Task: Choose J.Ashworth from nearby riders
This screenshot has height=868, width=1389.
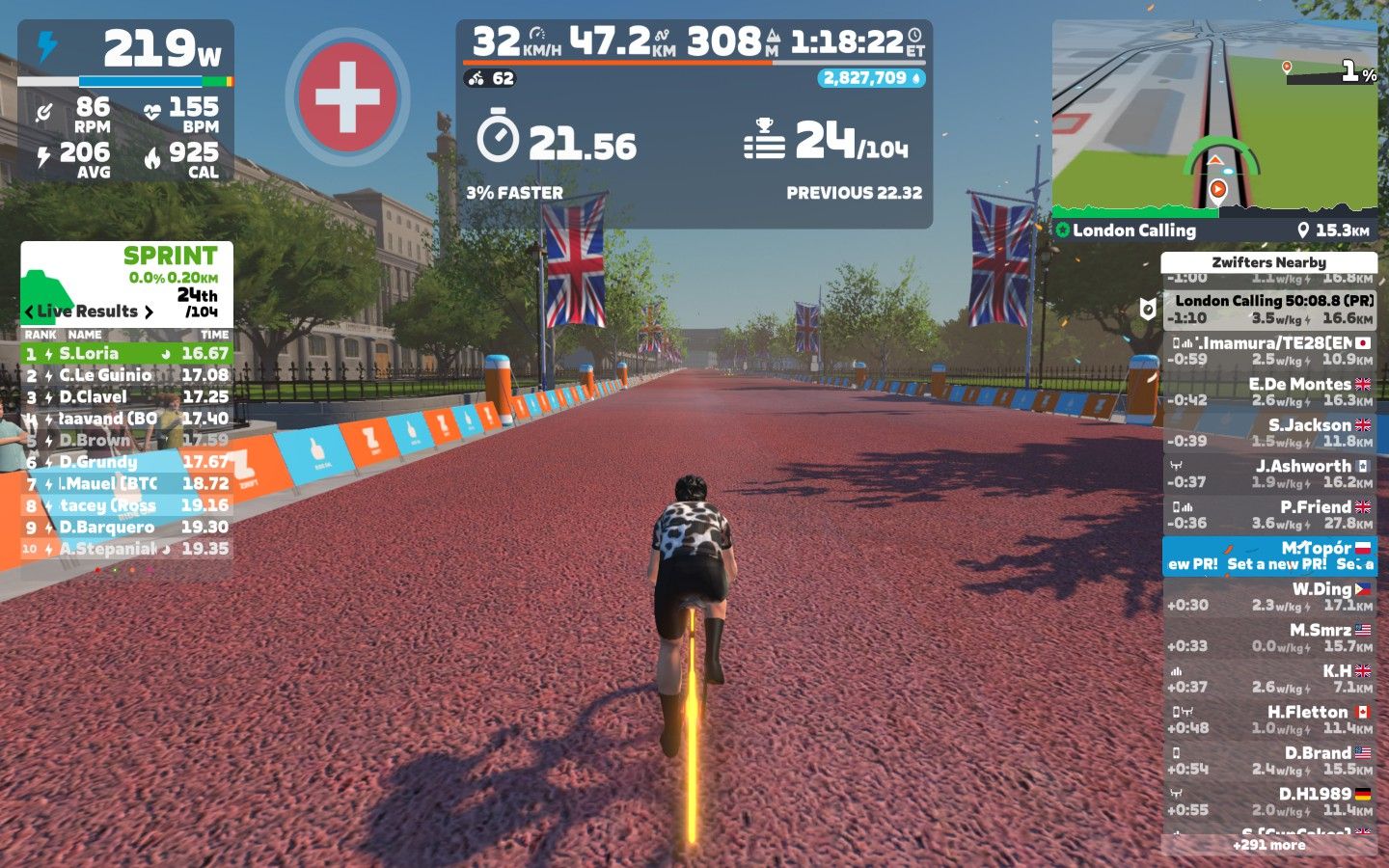Action: point(1268,474)
